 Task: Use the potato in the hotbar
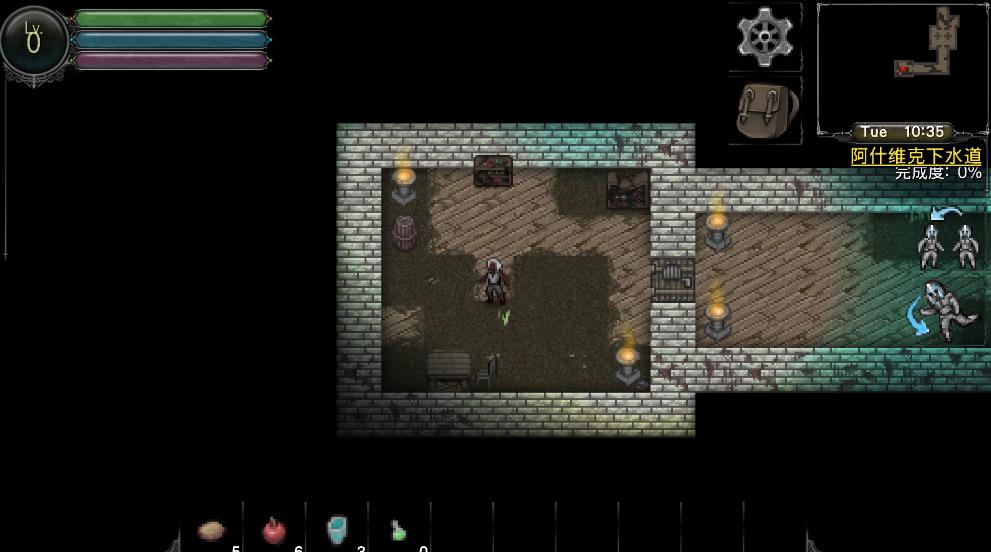click(212, 531)
